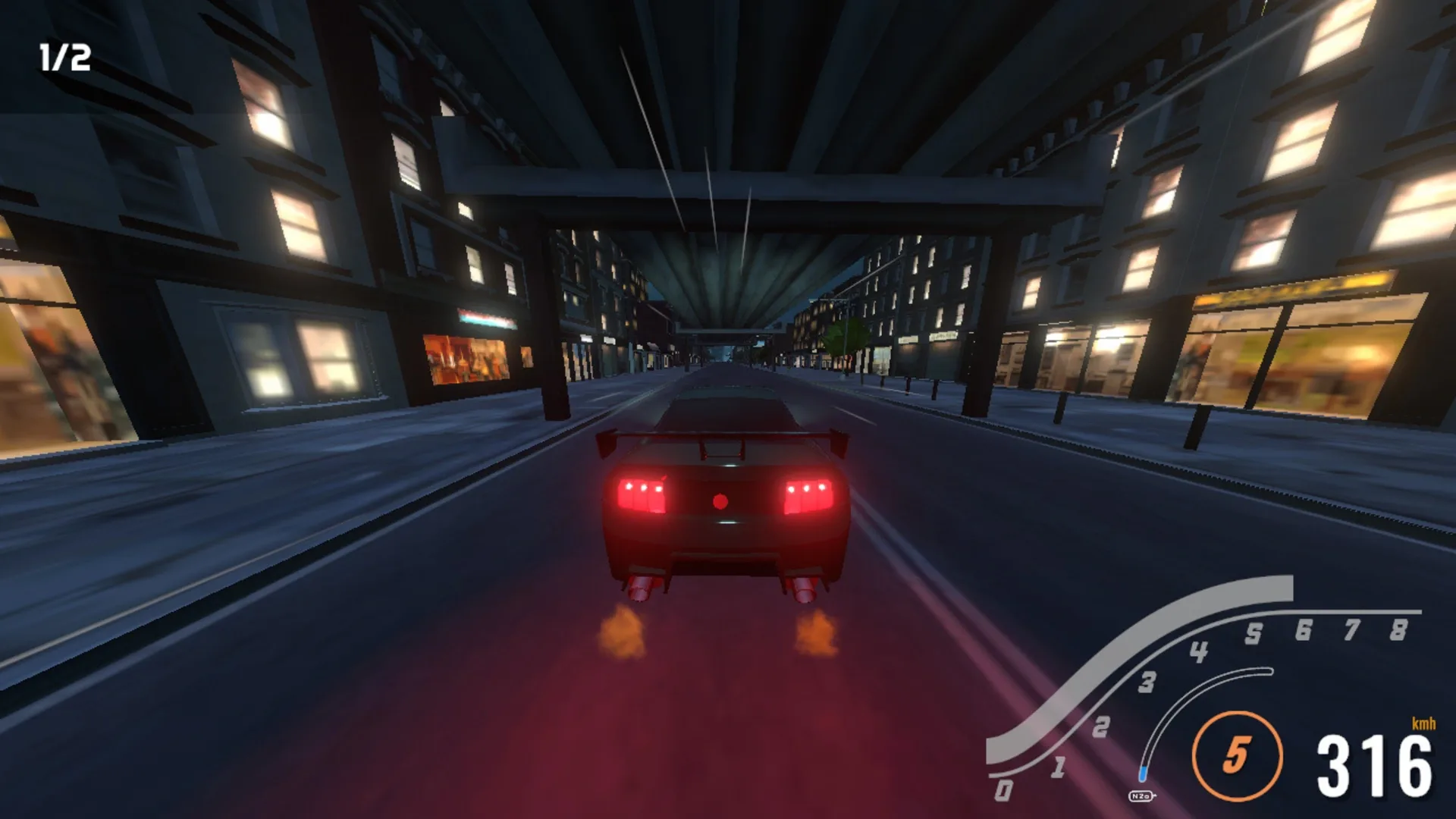The width and height of the screenshot is (1456, 819).
Task: Click the N2o nitrous icon
Action: click(1141, 795)
